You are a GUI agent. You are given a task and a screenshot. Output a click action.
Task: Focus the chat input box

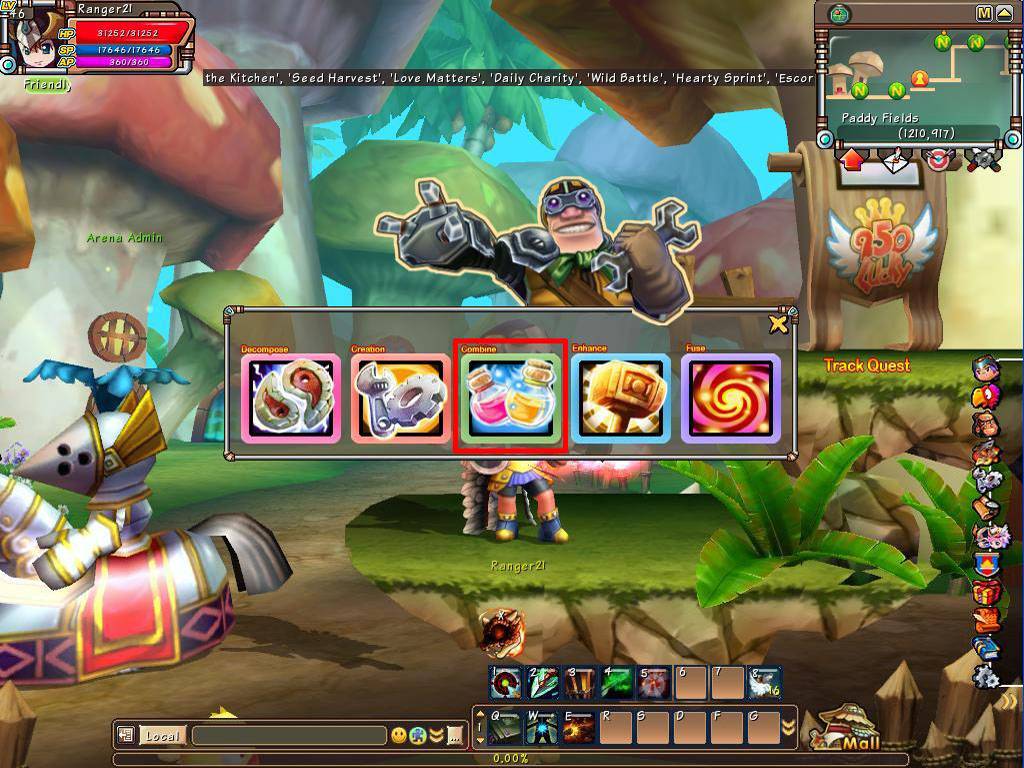click(288, 736)
